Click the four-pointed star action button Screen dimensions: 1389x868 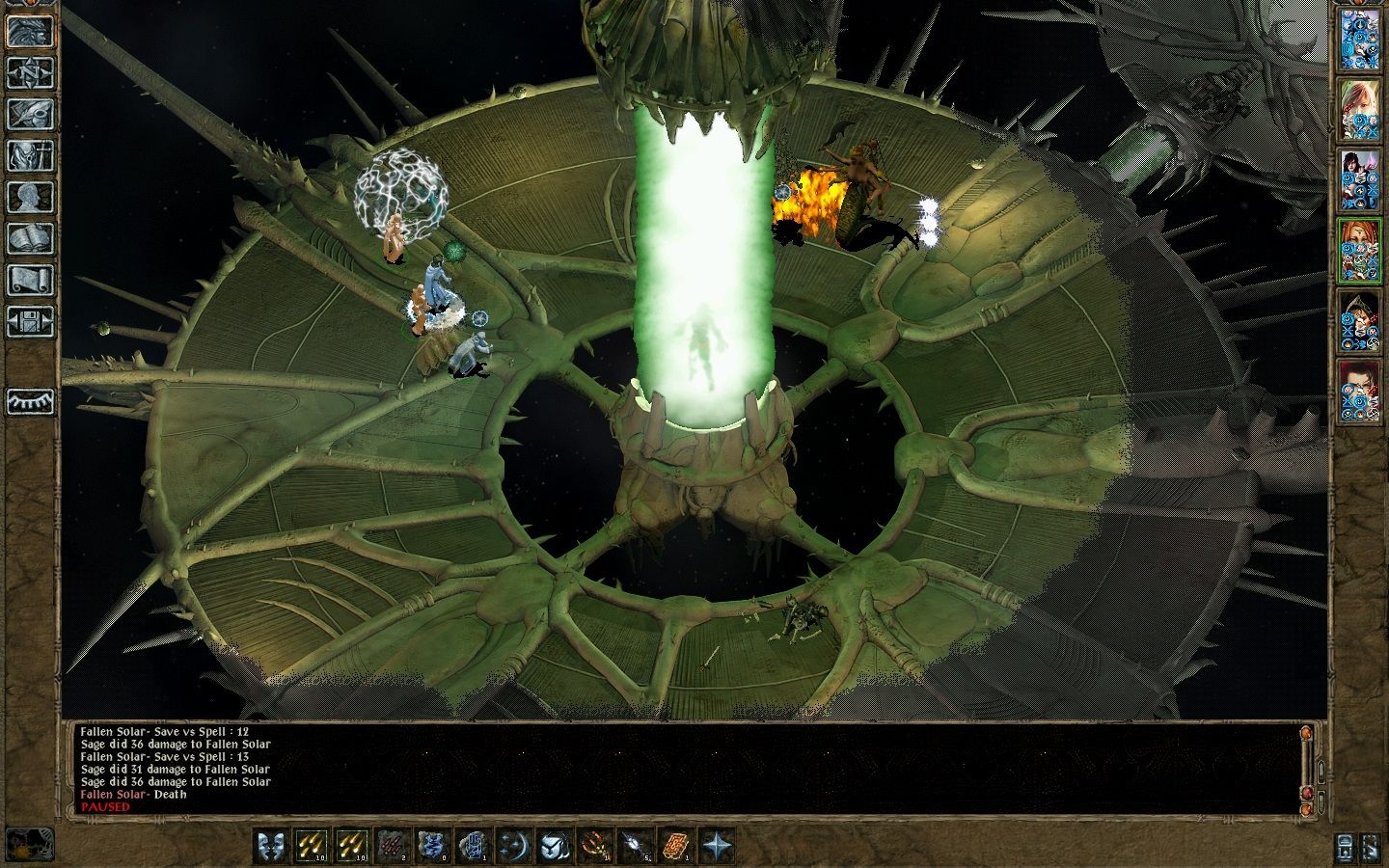pyautogui.click(x=716, y=846)
